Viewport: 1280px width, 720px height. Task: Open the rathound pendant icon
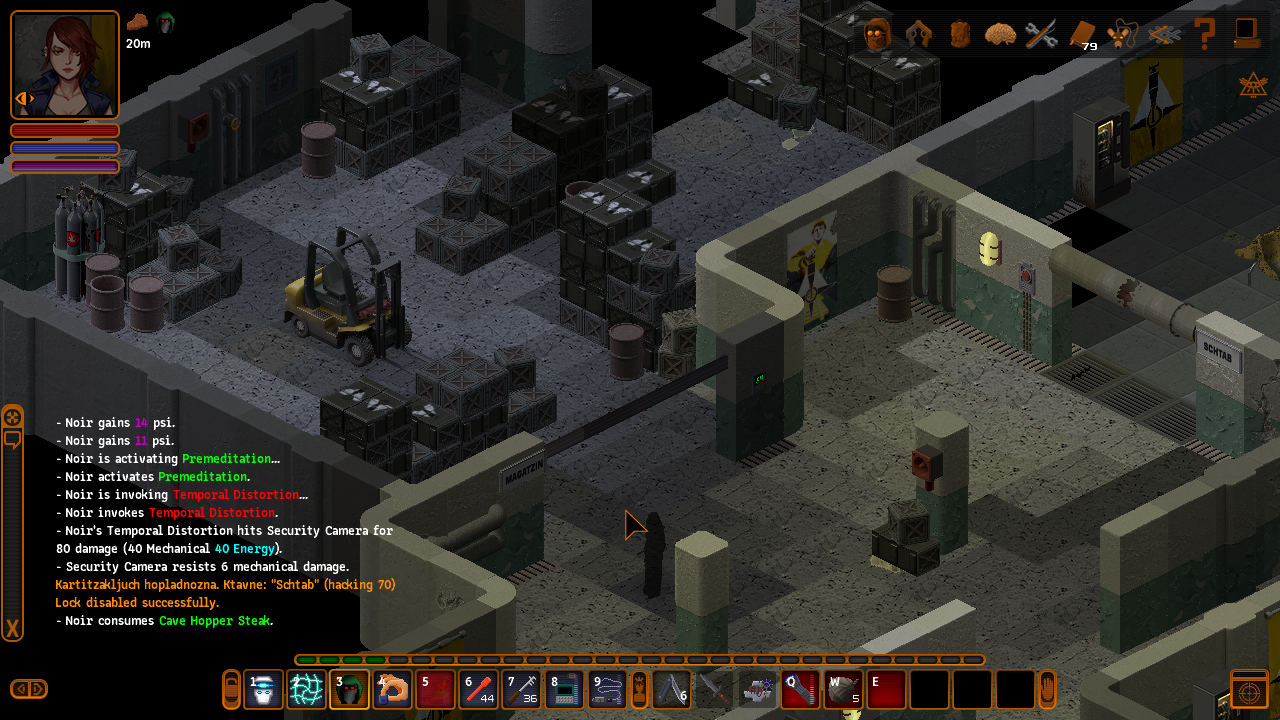pos(1123,34)
